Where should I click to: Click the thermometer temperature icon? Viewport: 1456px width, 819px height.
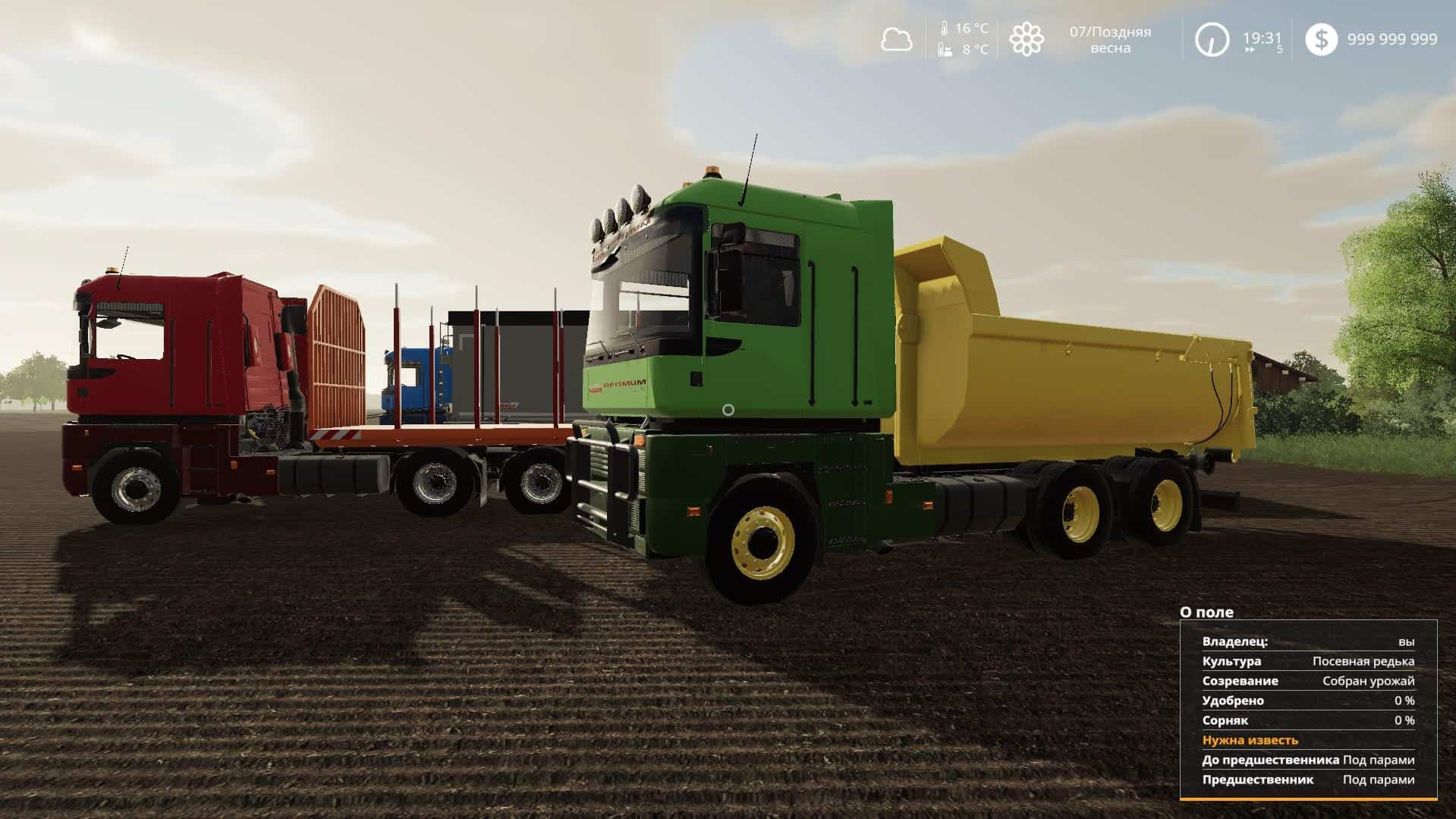click(x=945, y=29)
